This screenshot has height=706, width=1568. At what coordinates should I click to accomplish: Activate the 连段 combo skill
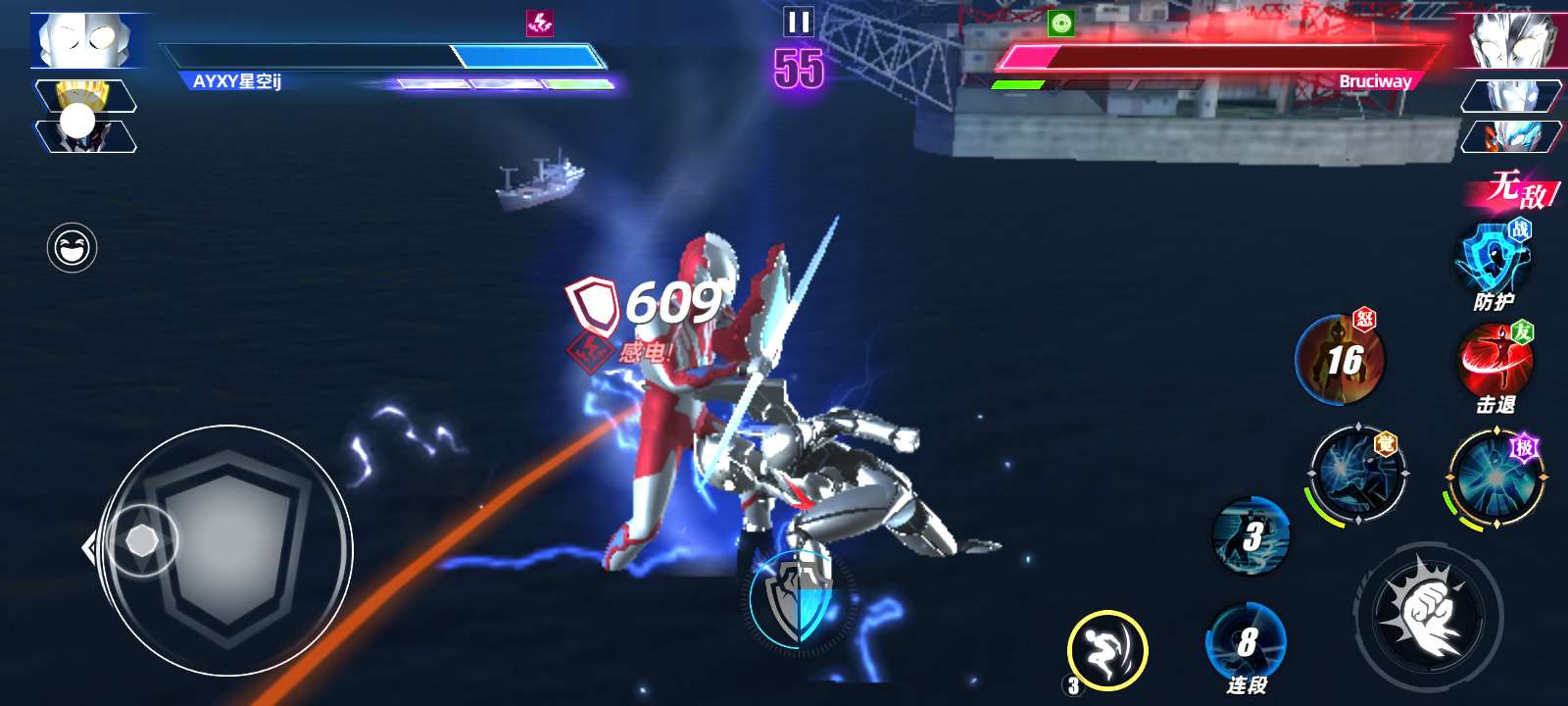(x=1246, y=642)
